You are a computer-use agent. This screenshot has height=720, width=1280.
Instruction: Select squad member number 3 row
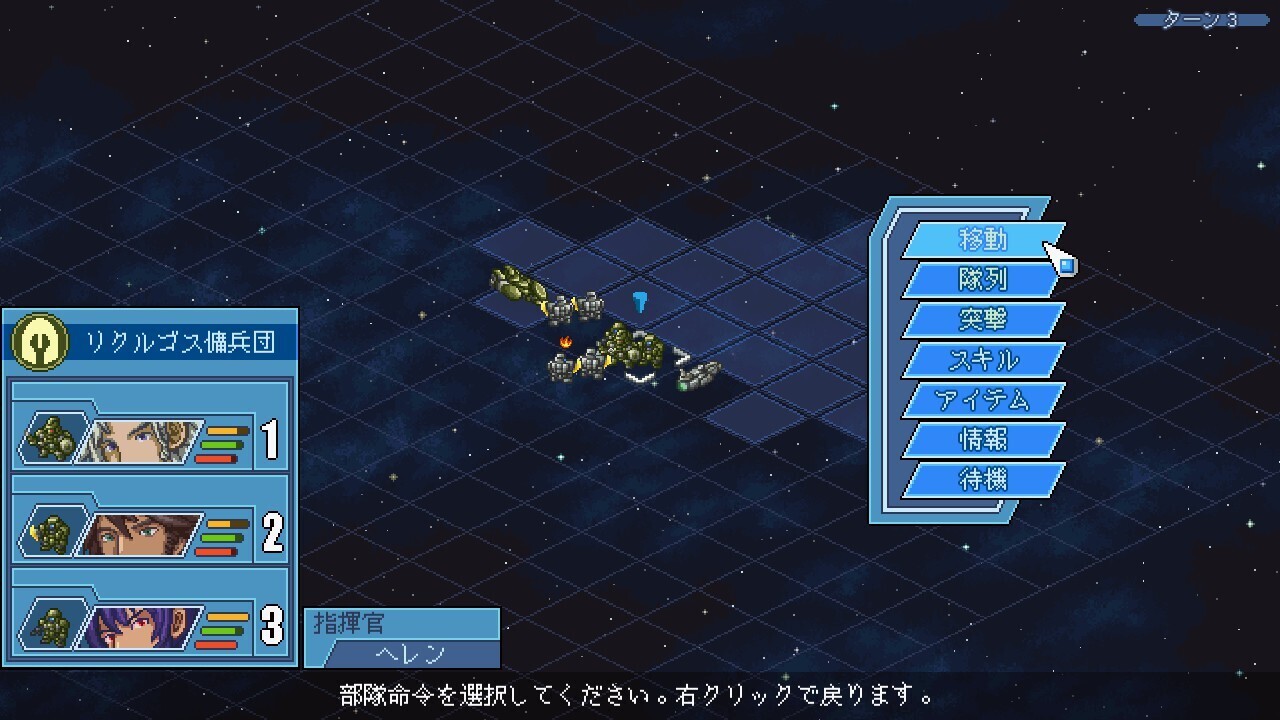pos(150,625)
